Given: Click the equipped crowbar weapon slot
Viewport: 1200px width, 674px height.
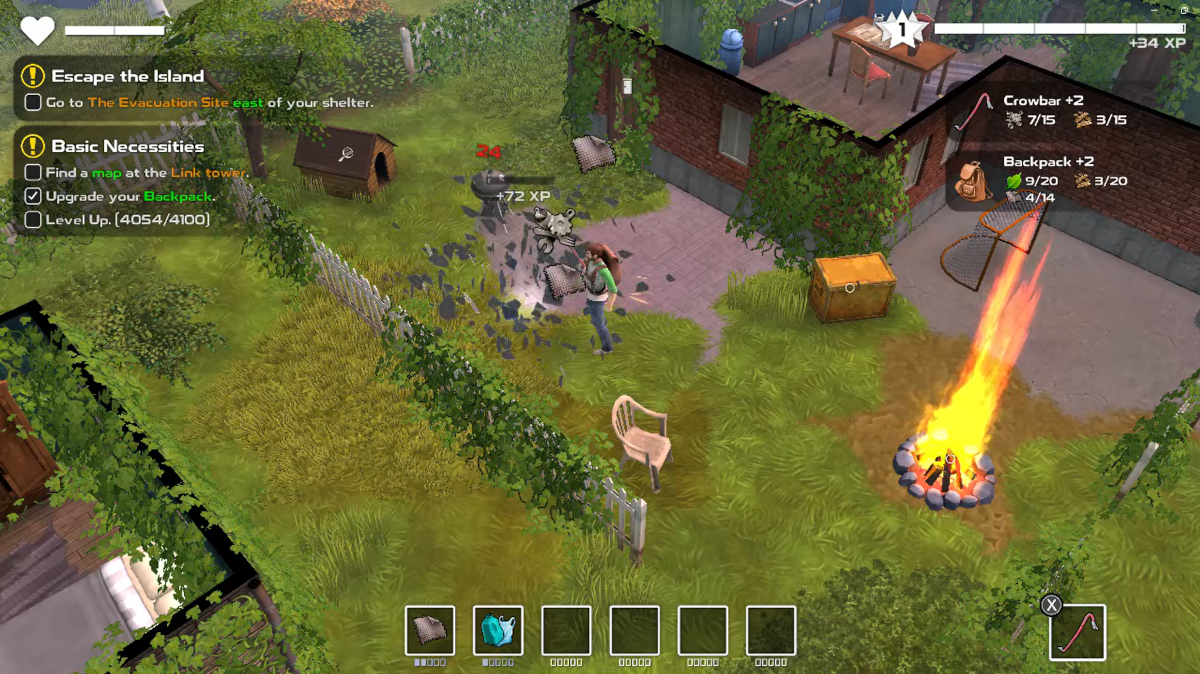Looking at the screenshot, I should coord(1077,632).
